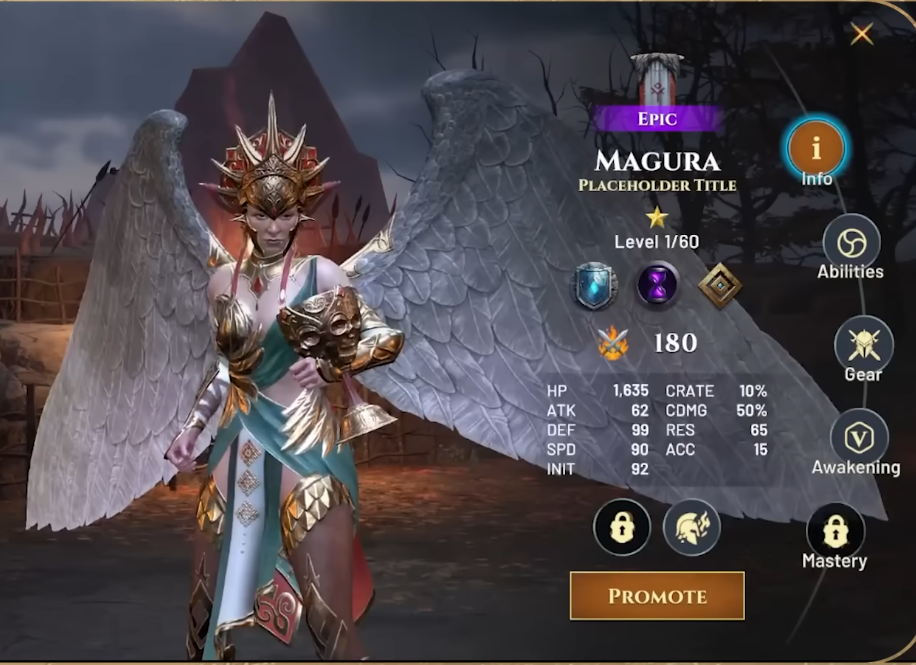Screen dimensions: 916x665
Task: Close the champion details panel
Action: click(861, 35)
